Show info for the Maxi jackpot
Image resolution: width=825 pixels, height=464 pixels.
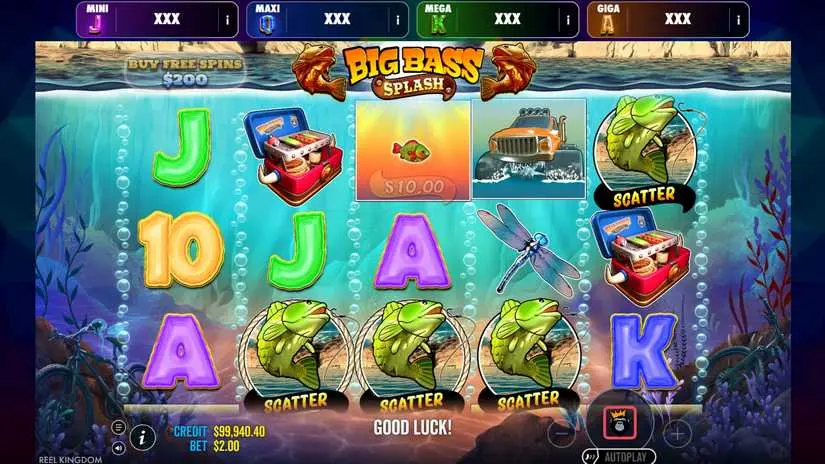click(396, 19)
